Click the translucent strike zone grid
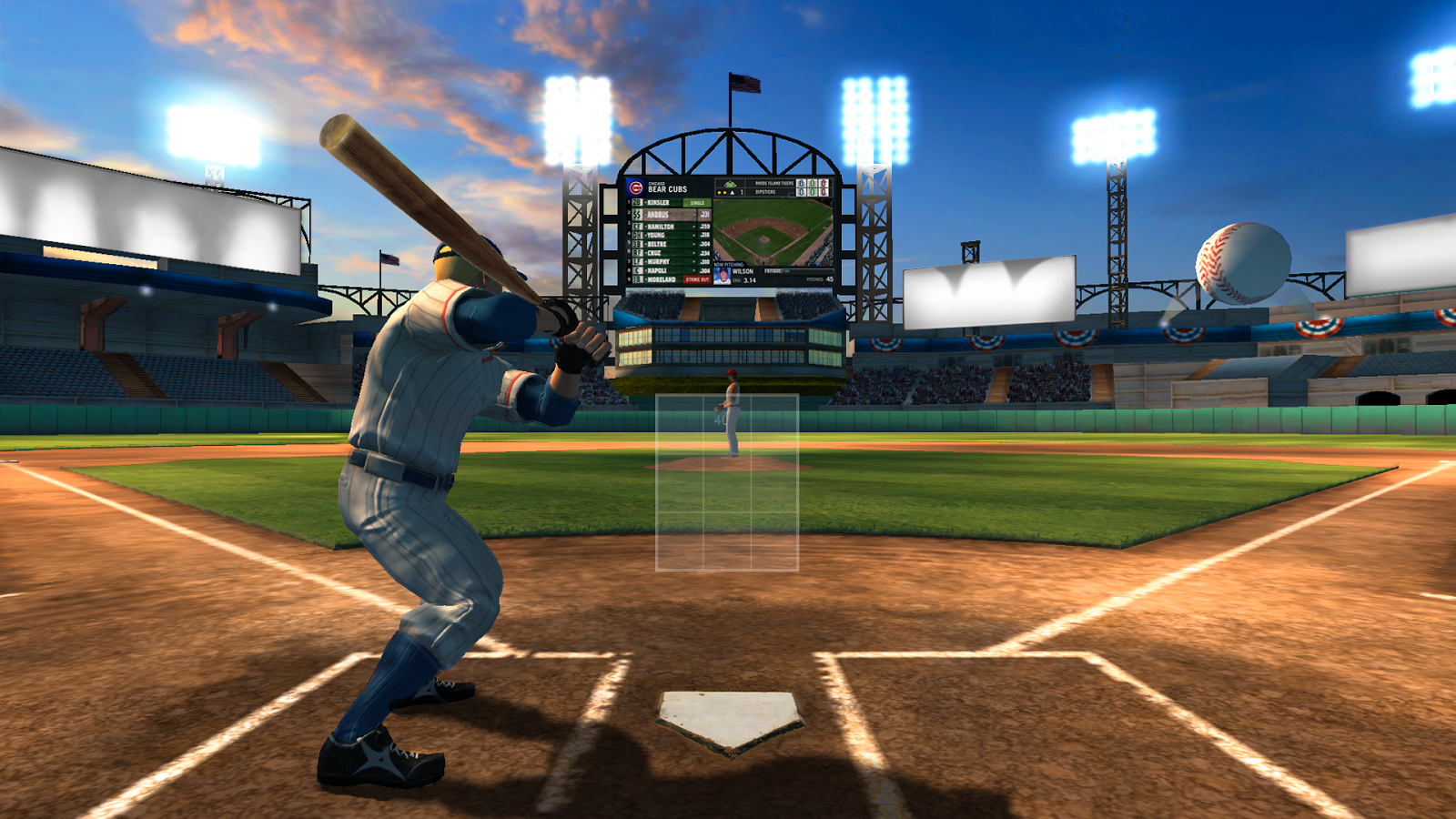Image resolution: width=1456 pixels, height=819 pixels. point(727,482)
